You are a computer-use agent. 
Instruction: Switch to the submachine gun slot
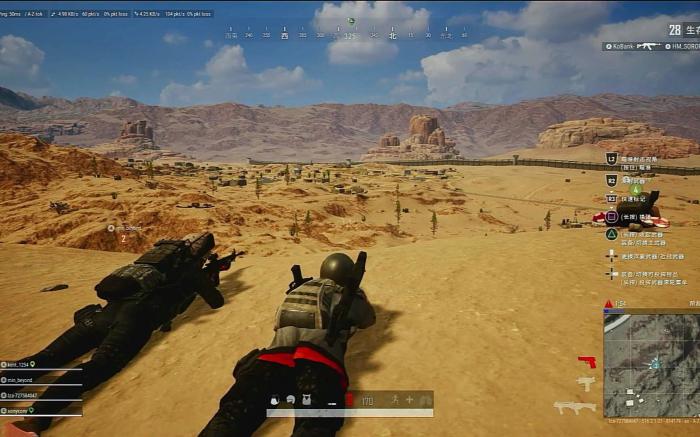coord(586,384)
